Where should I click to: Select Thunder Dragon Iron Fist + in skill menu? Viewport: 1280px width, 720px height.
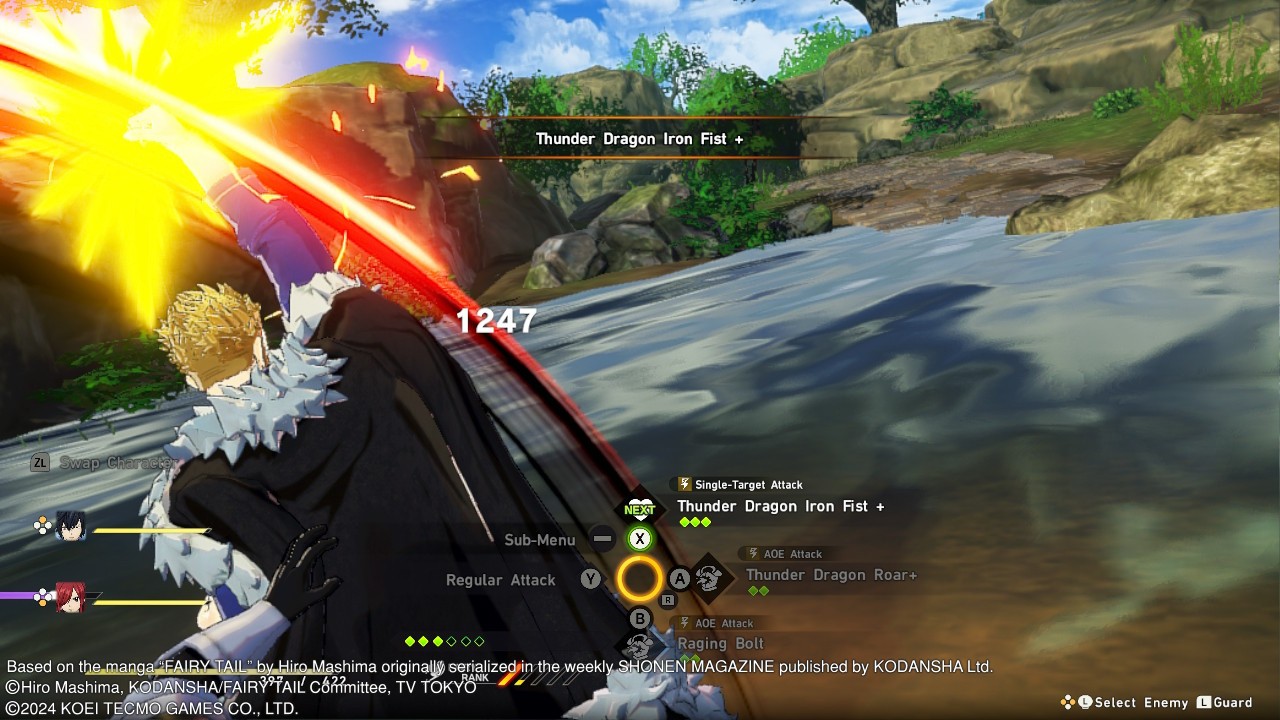[780, 507]
